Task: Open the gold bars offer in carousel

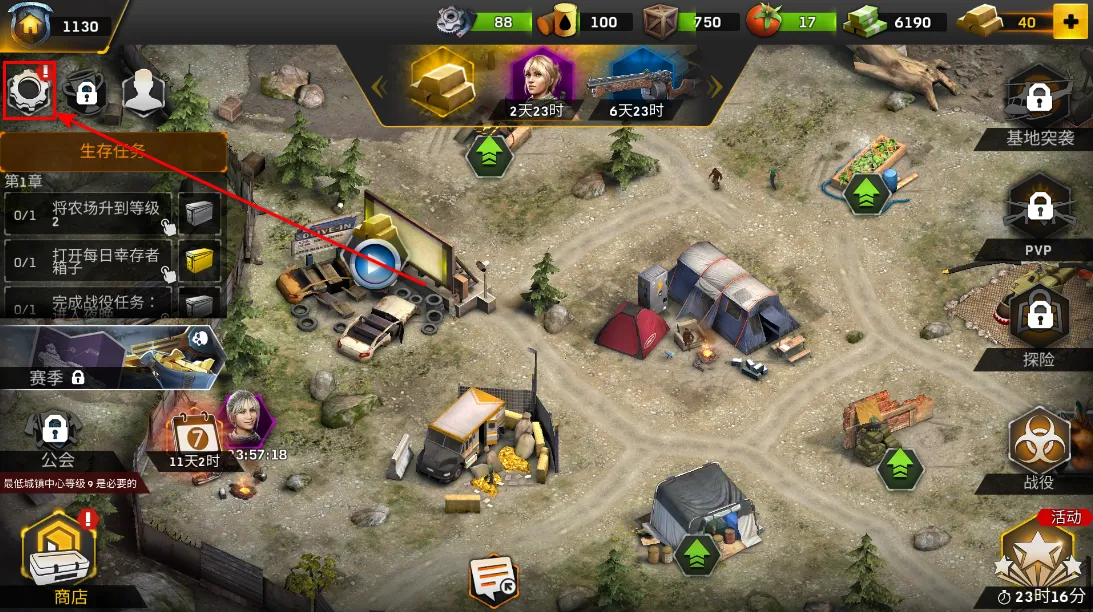Action: (442, 82)
